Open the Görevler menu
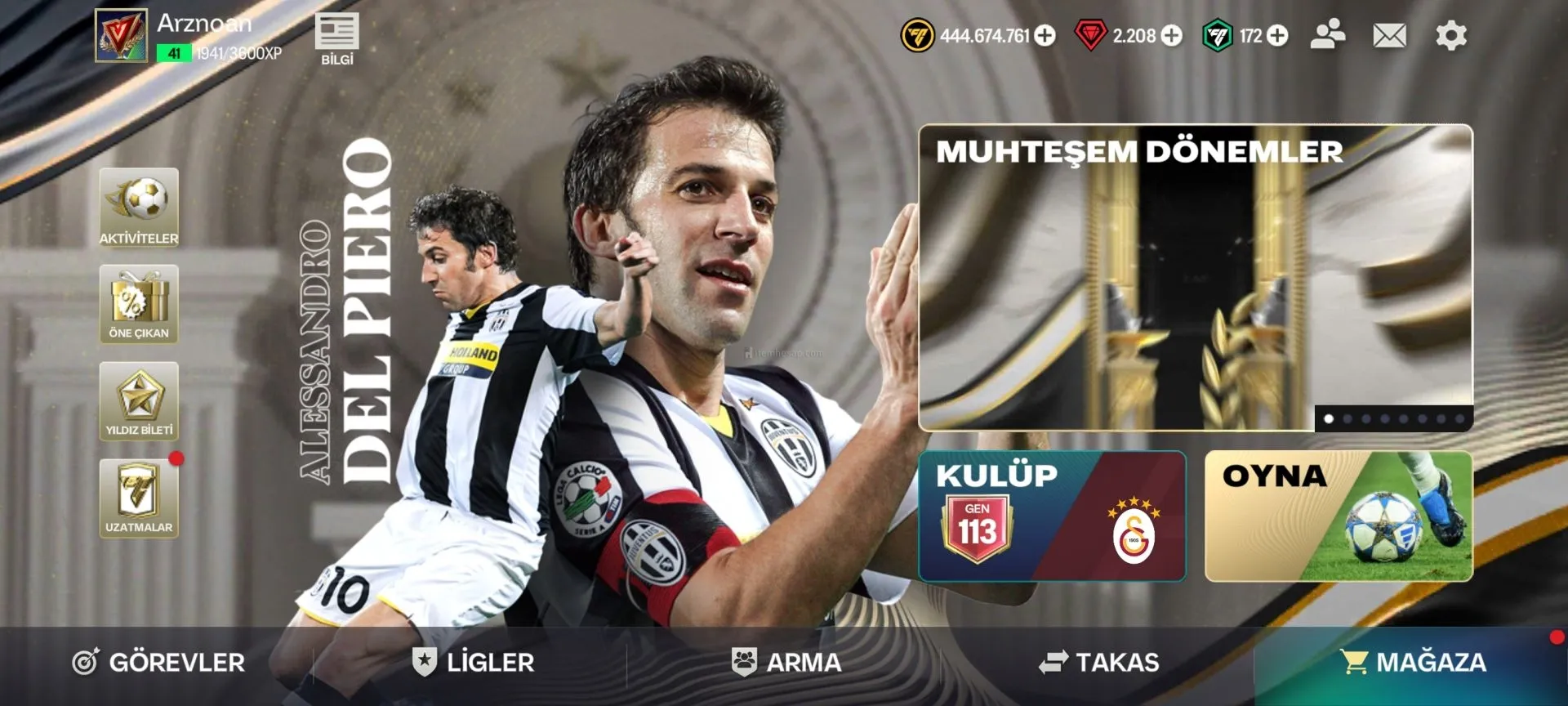 point(158,662)
